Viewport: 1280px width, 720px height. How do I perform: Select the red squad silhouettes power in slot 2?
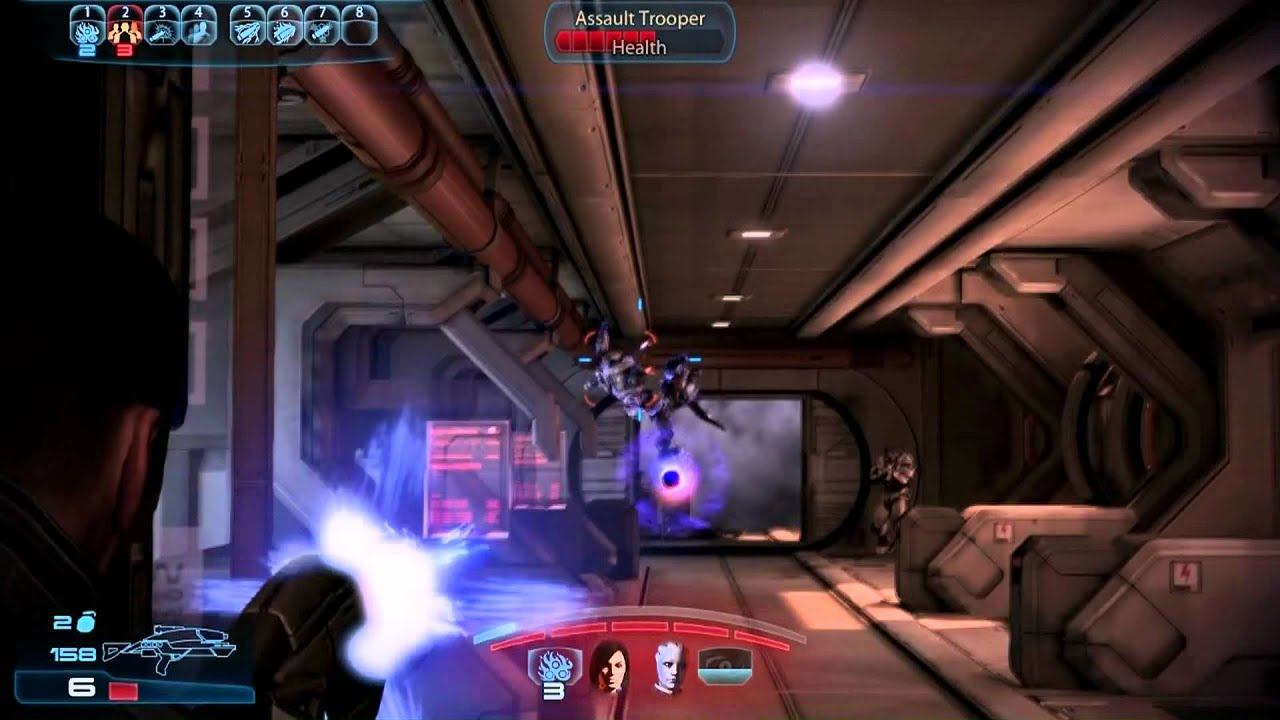pyautogui.click(x=124, y=30)
